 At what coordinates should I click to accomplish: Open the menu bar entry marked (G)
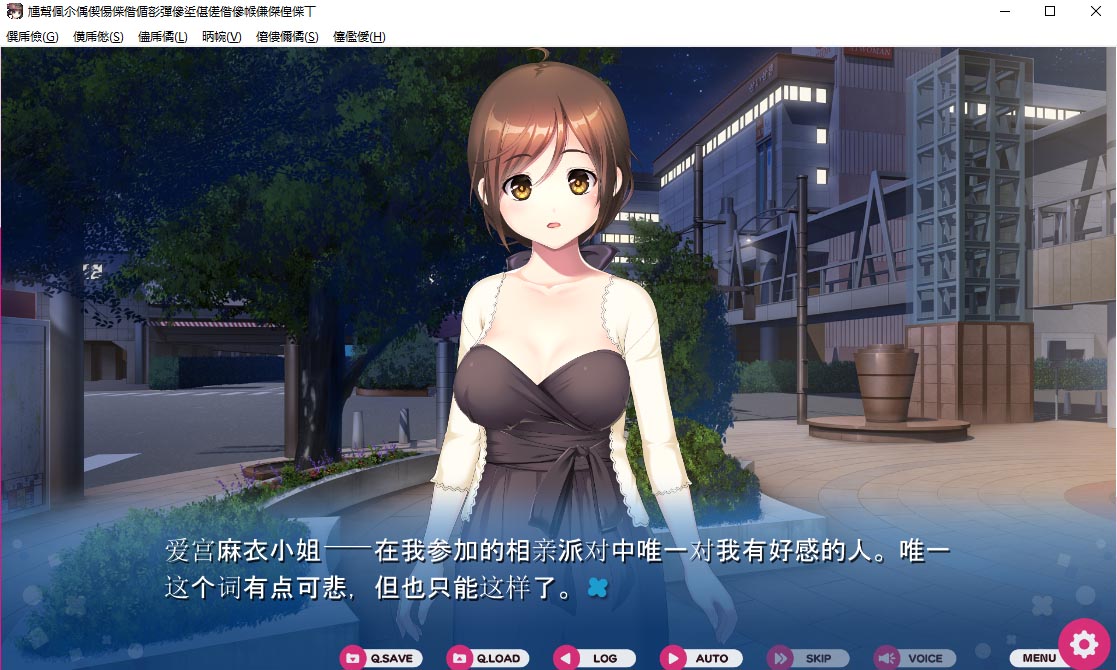[x=32, y=37]
